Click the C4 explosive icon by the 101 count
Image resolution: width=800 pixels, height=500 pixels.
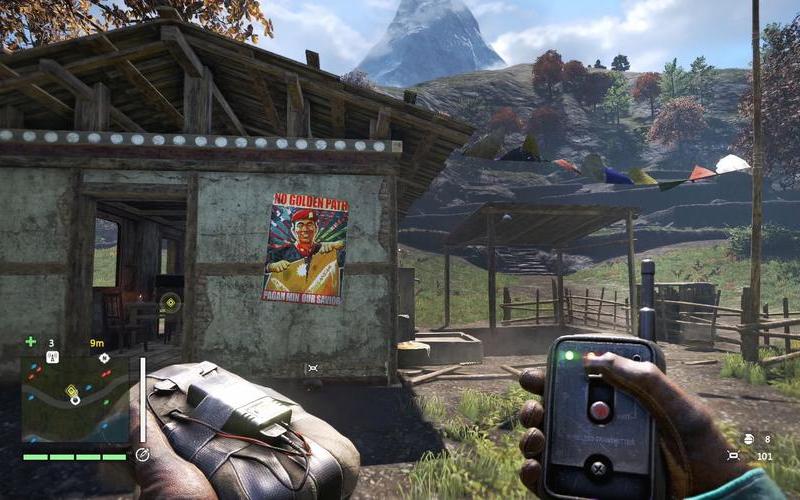point(732,456)
